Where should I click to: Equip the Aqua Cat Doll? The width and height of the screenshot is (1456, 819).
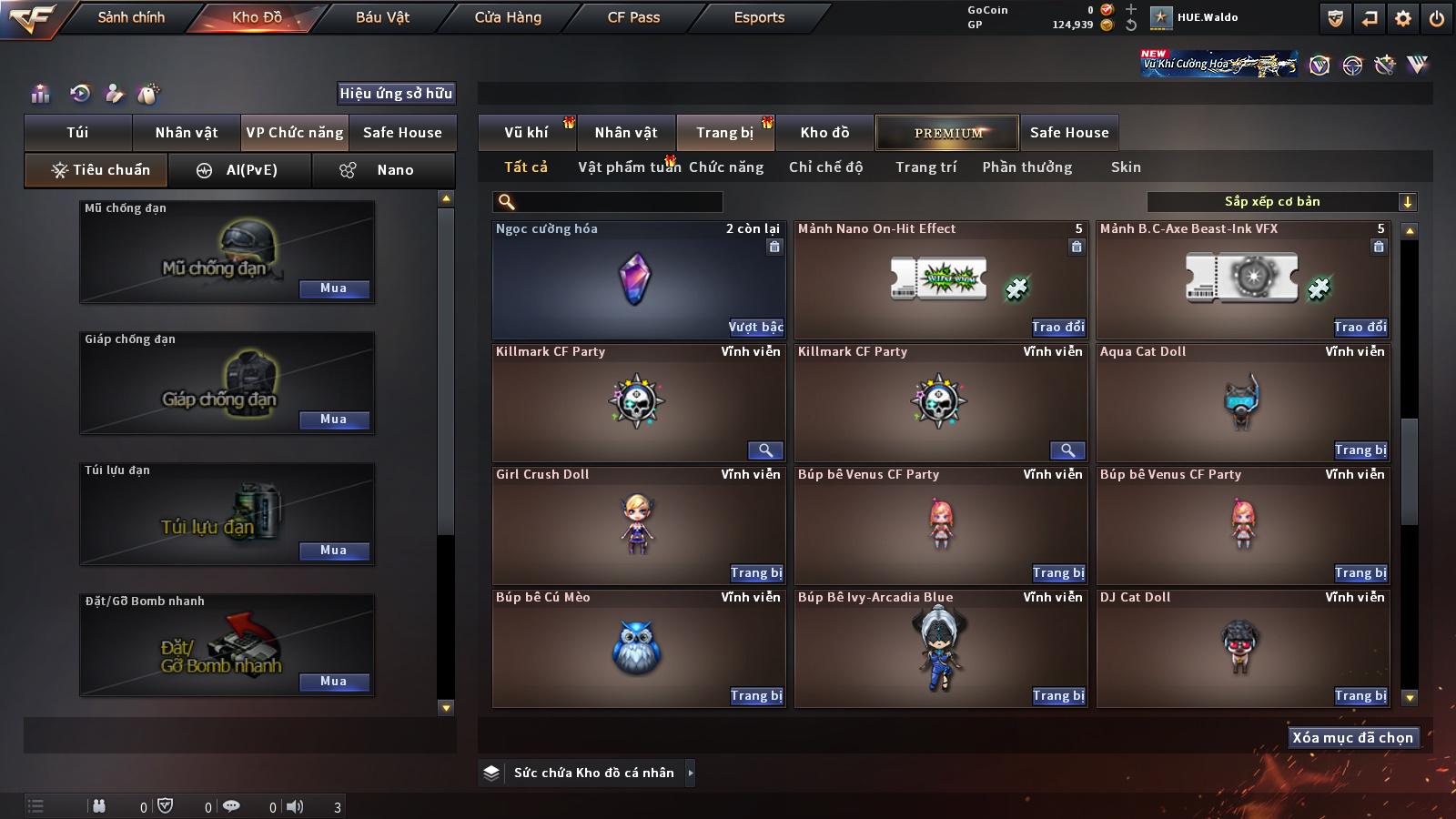coord(1360,450)
